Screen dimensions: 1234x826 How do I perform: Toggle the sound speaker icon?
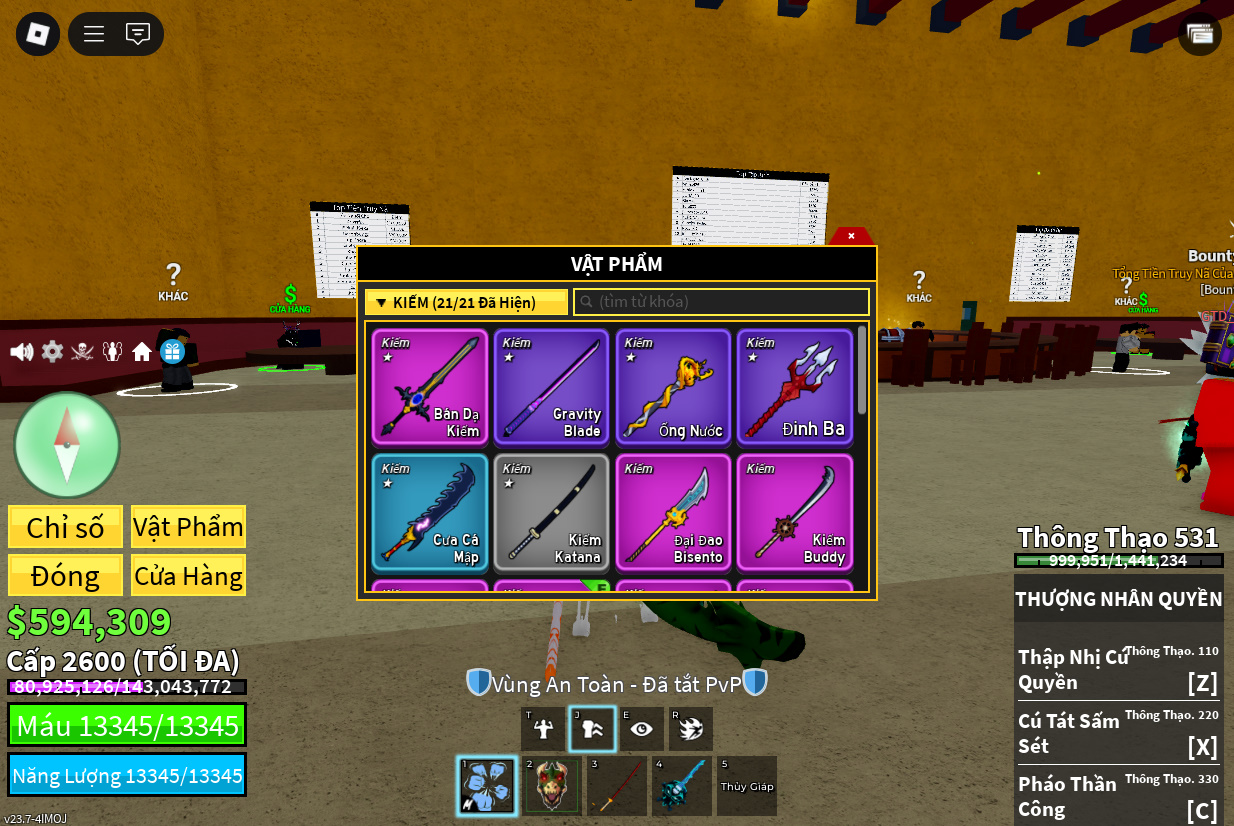tap(21, 352)
